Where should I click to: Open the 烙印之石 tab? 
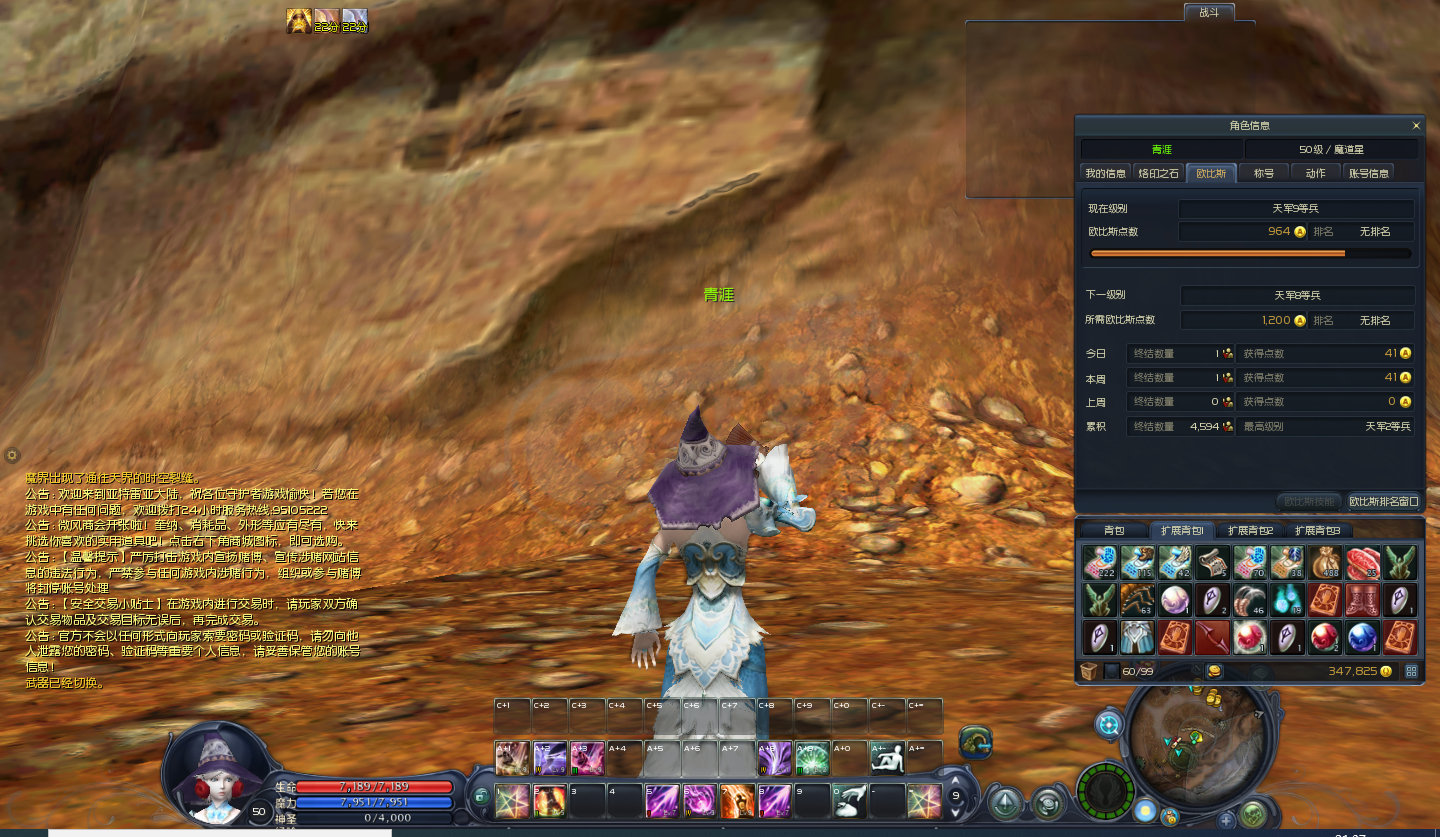1159,173
